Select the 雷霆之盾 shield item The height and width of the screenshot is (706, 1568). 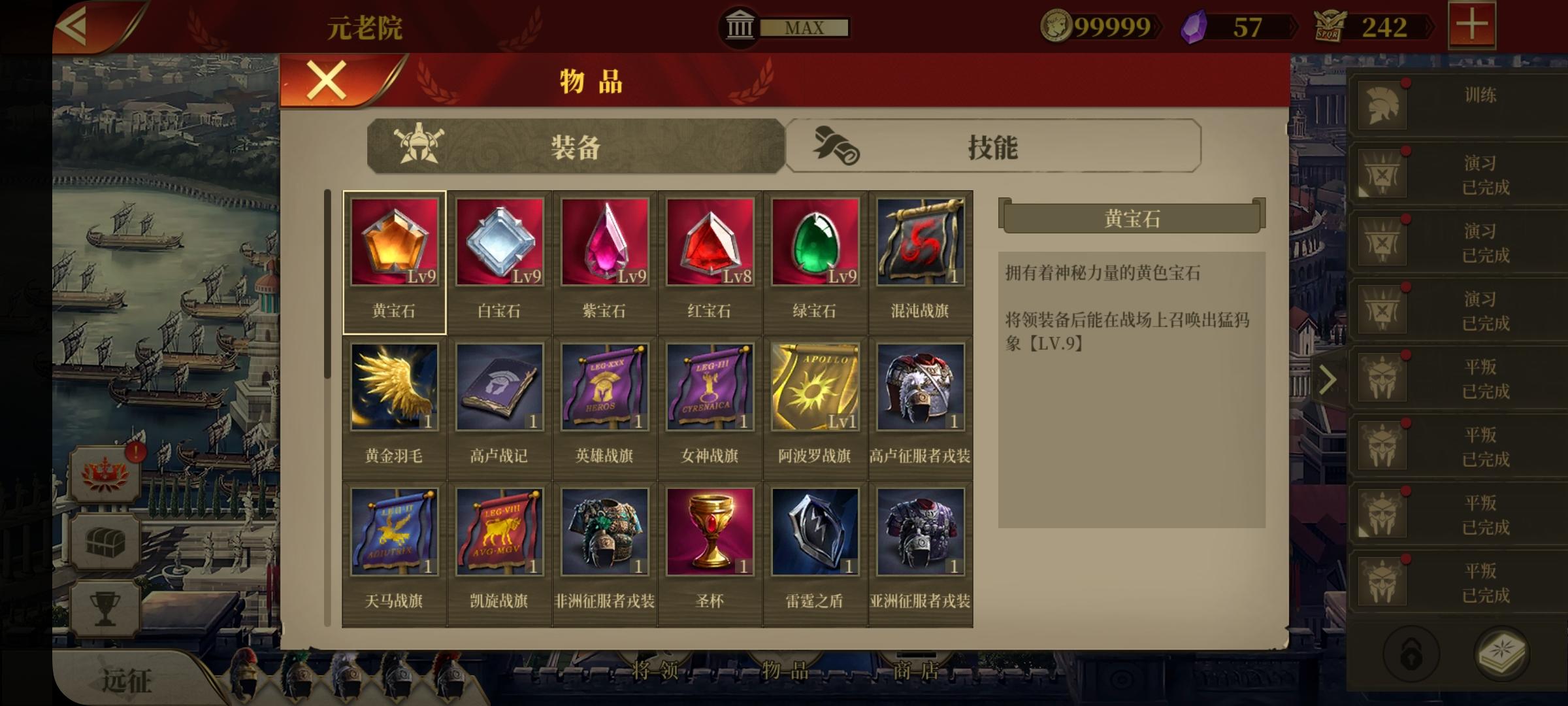point(816,531)
